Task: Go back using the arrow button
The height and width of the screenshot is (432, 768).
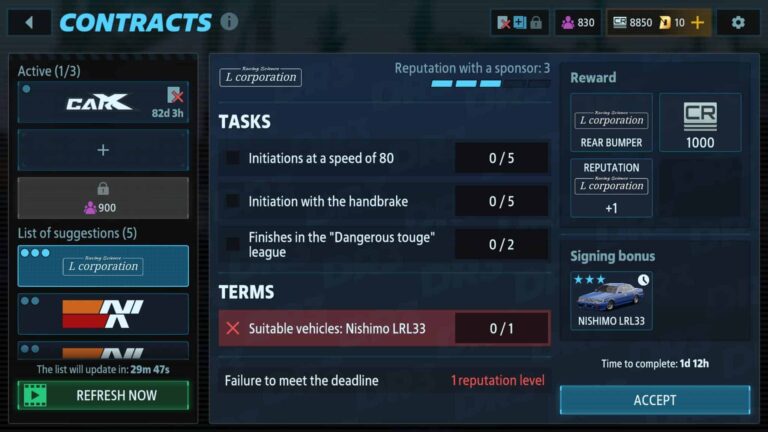Action: (29, 22)
